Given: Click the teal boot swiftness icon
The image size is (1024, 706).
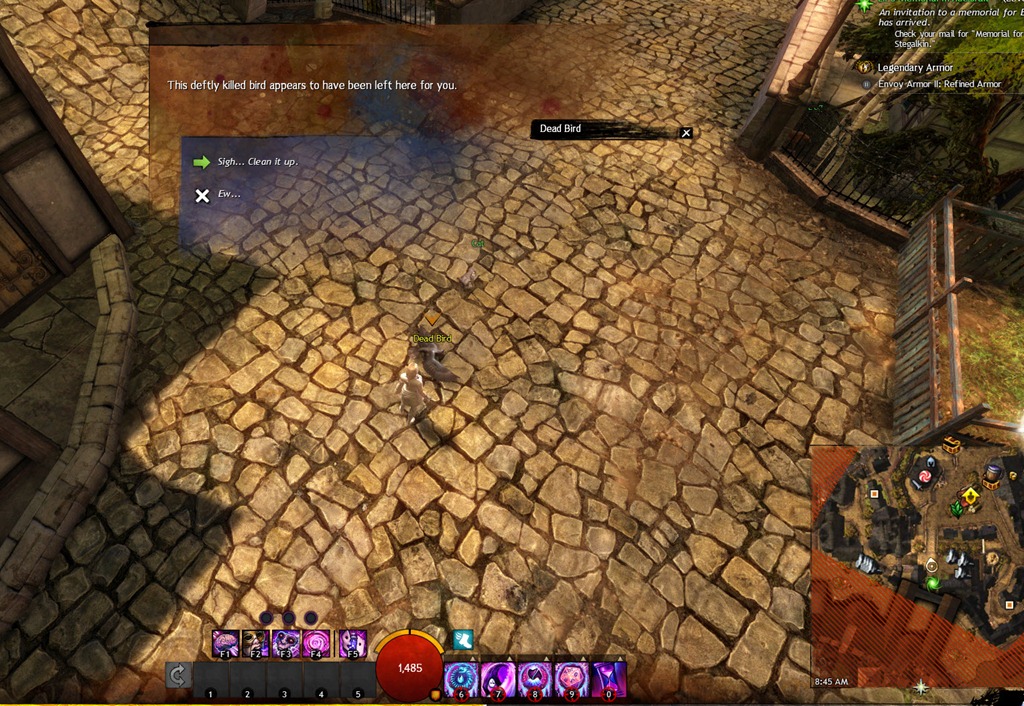Looking at the screenshot, I should tap(462, 640).
